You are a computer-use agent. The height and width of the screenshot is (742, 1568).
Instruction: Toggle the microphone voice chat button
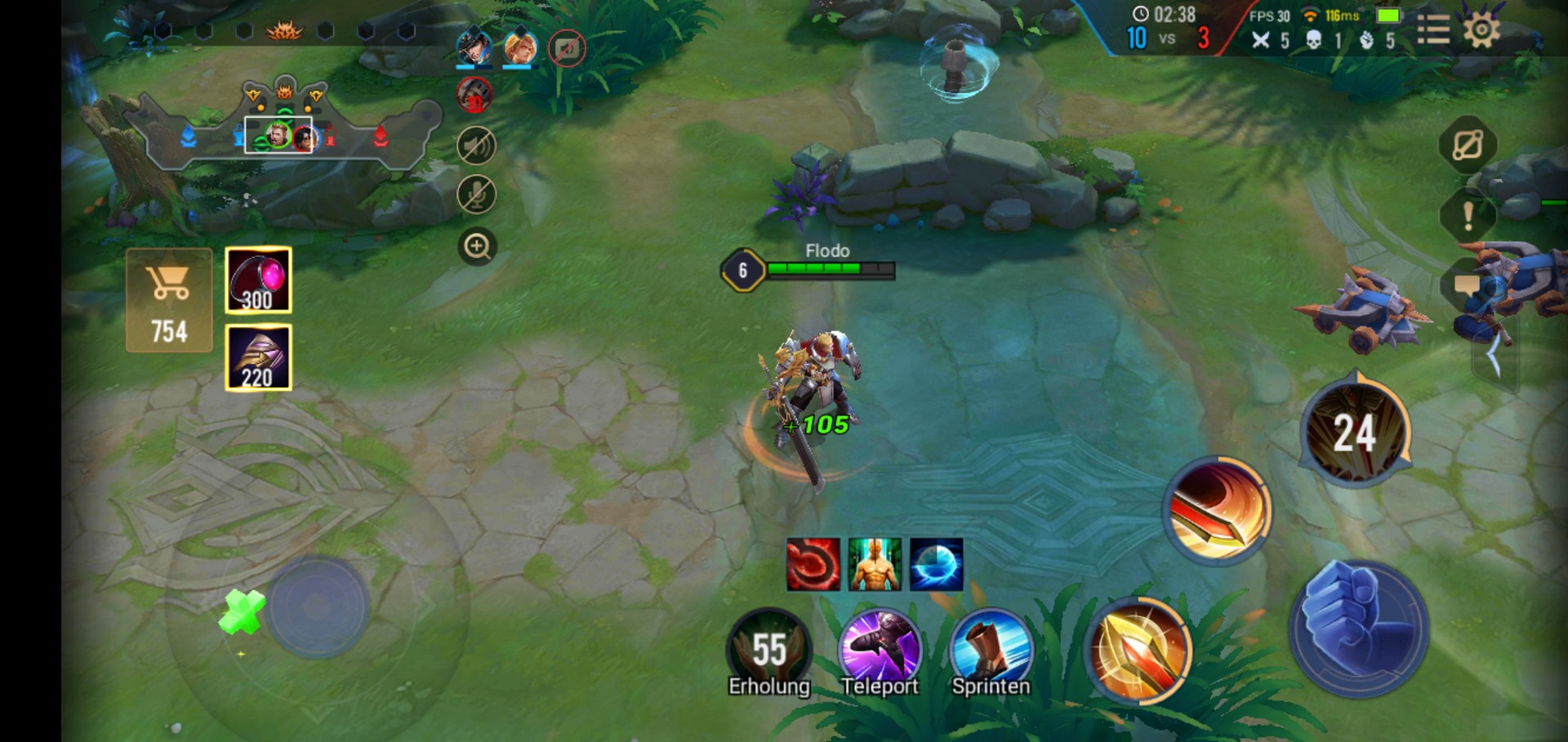tap(476, 195)
